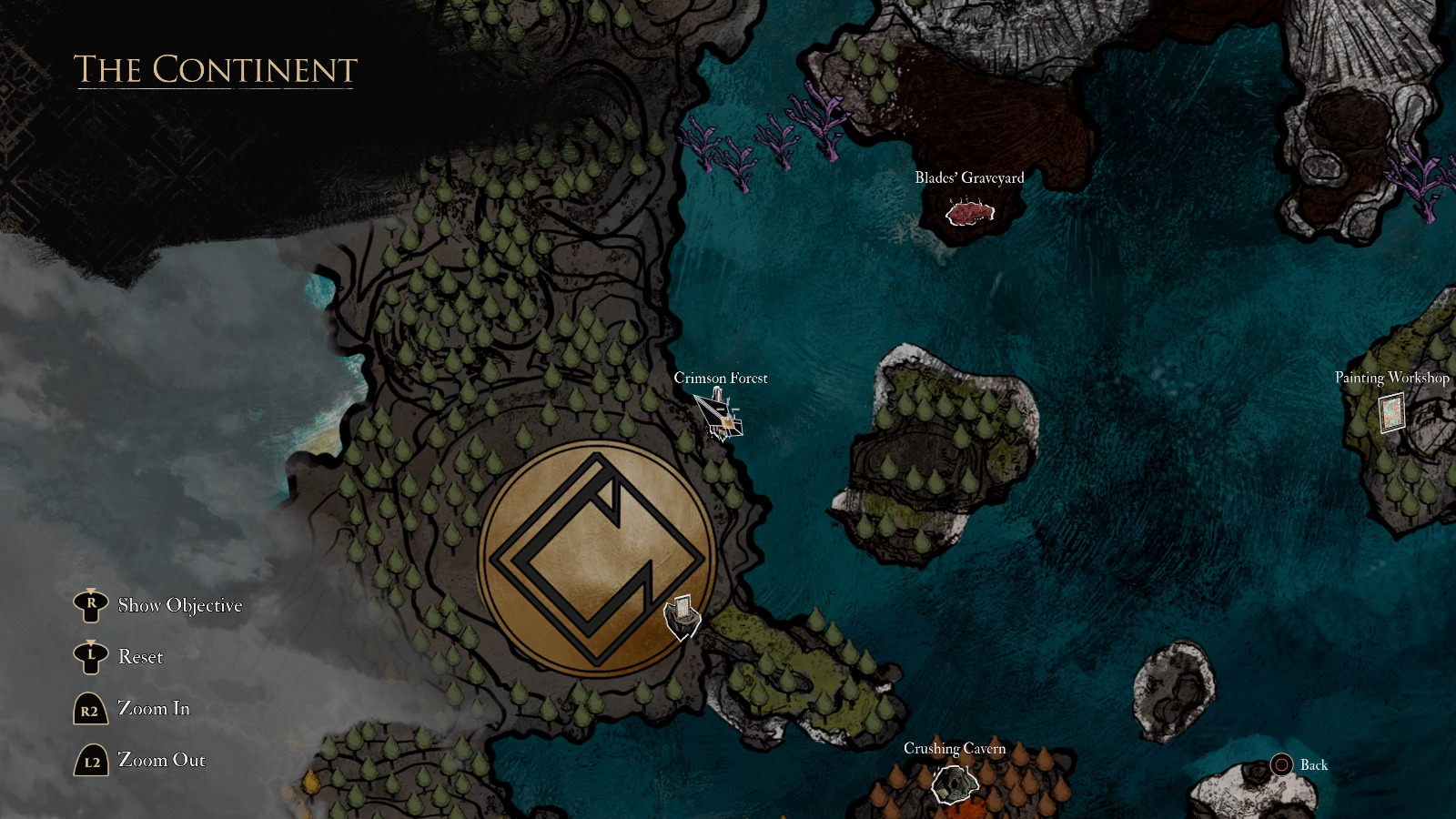The width and height of the screenshot is (1456, 819).
Task: Click the Back option
Action: pos(1316,765)
